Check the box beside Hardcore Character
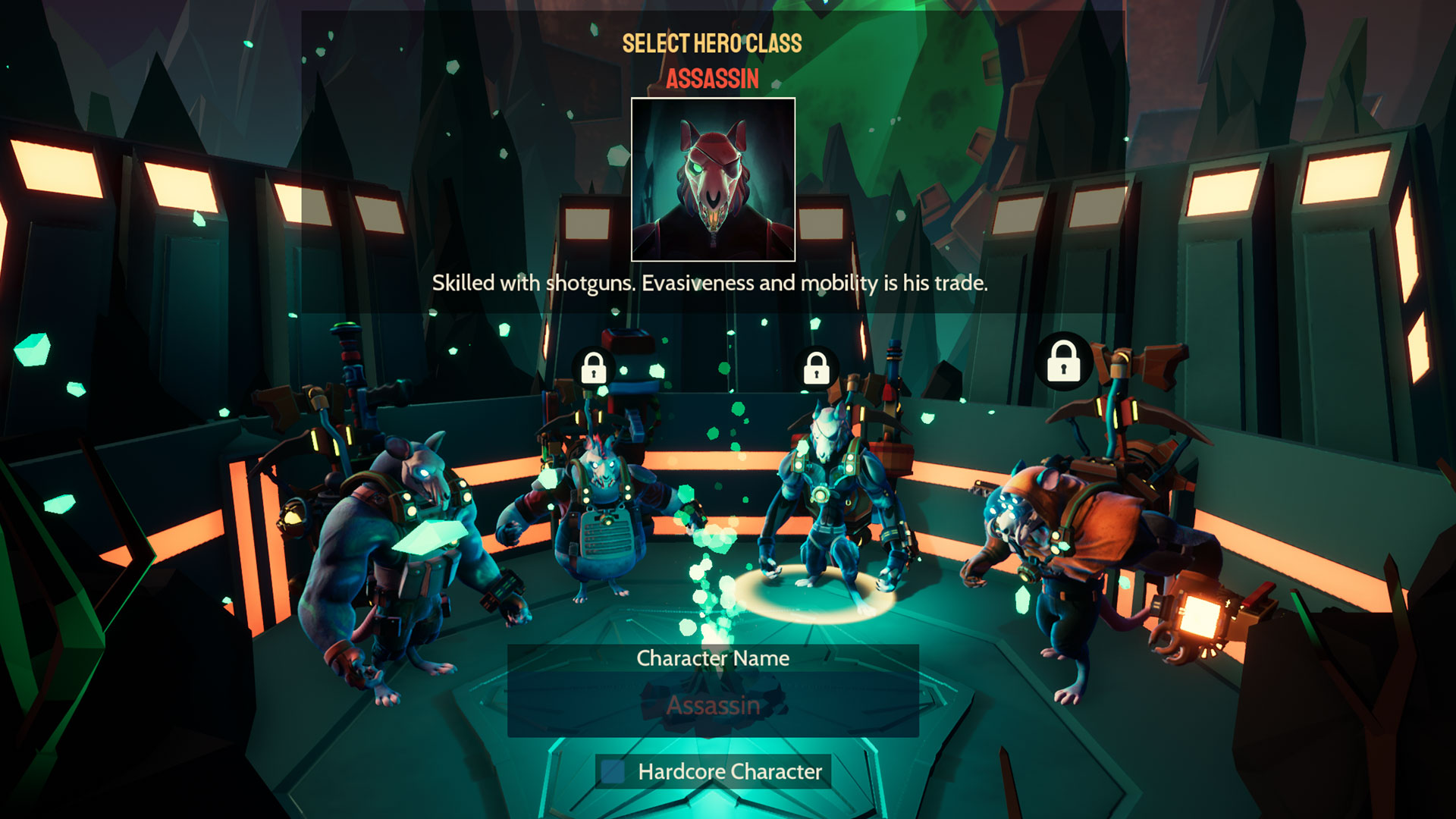Screen dimensions: 1456x819 (610, 772)
